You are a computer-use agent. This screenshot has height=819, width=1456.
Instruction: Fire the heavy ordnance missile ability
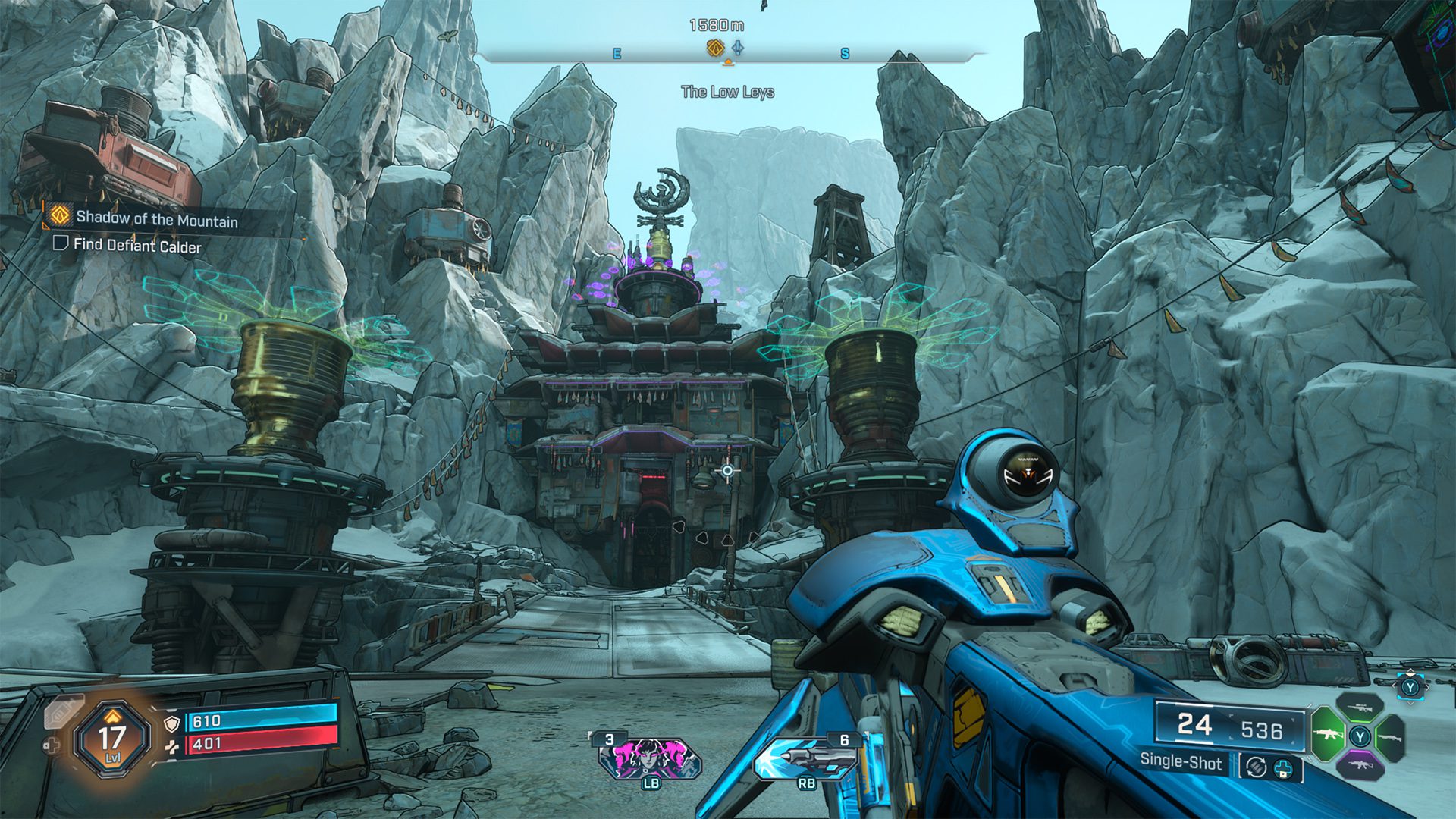pos(807,758)
